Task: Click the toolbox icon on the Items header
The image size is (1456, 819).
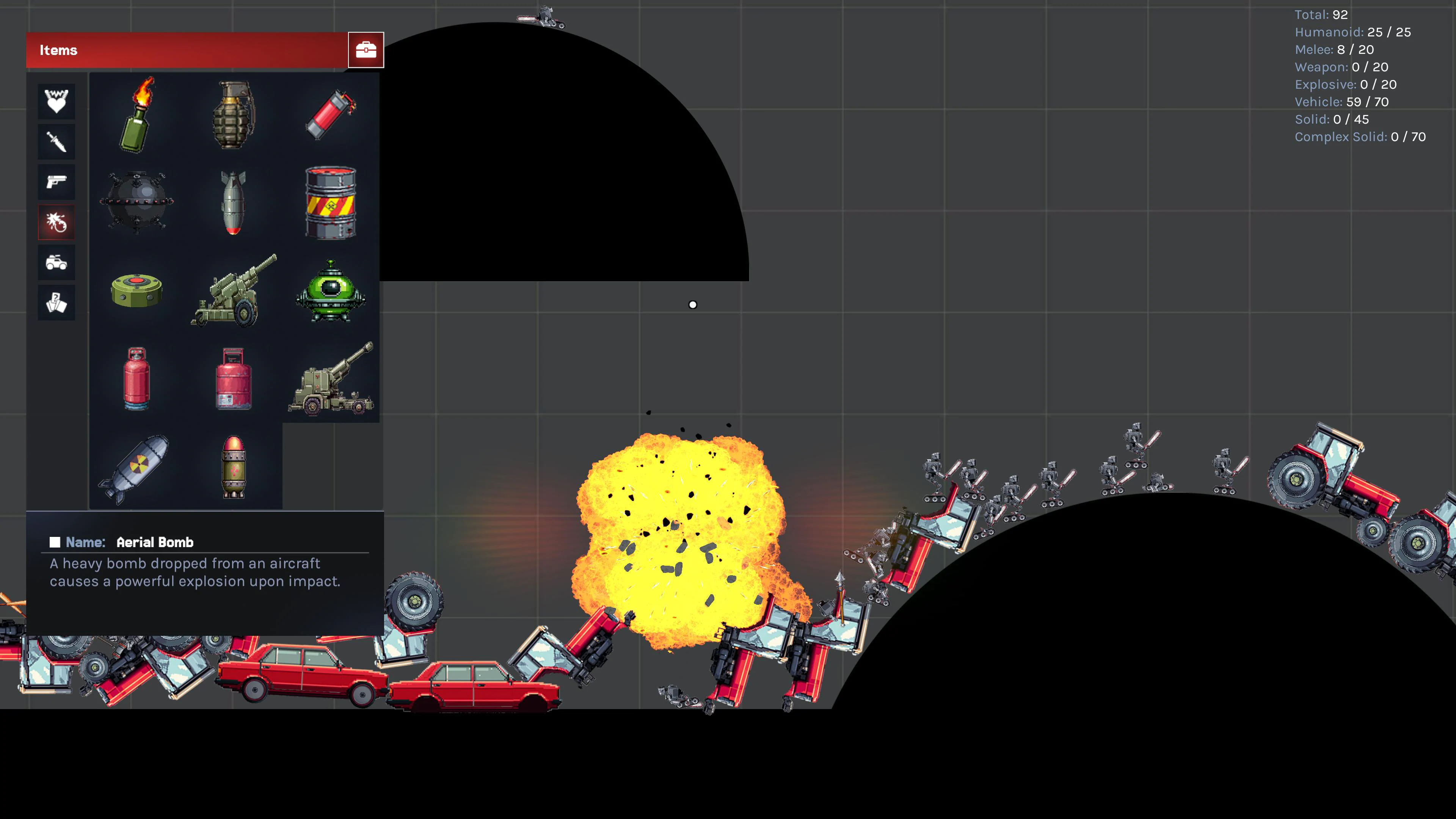Action: coord(366,50)
